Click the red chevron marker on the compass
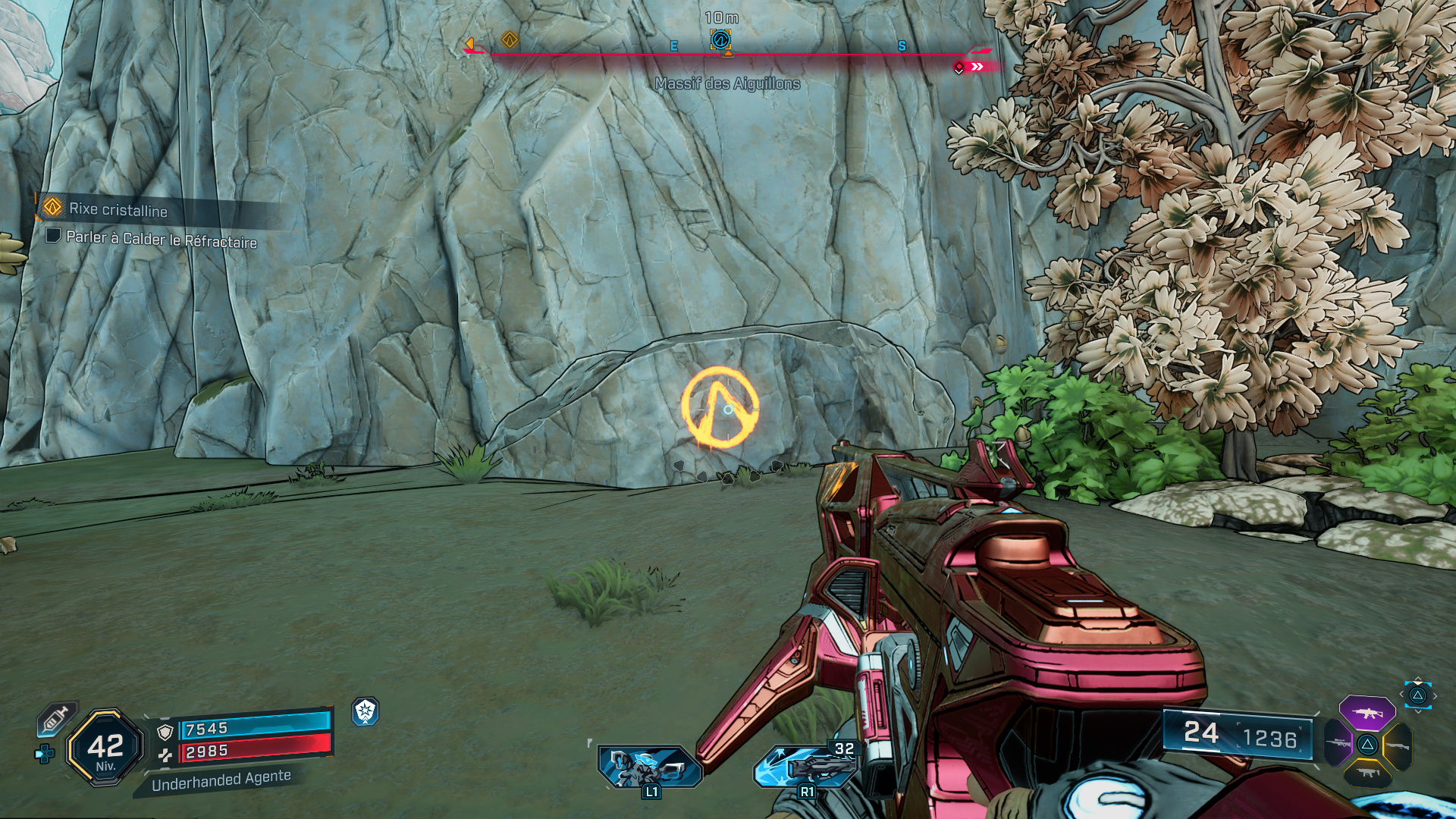1456x819 pixels. pyautogui.click(x=977, y=67)
